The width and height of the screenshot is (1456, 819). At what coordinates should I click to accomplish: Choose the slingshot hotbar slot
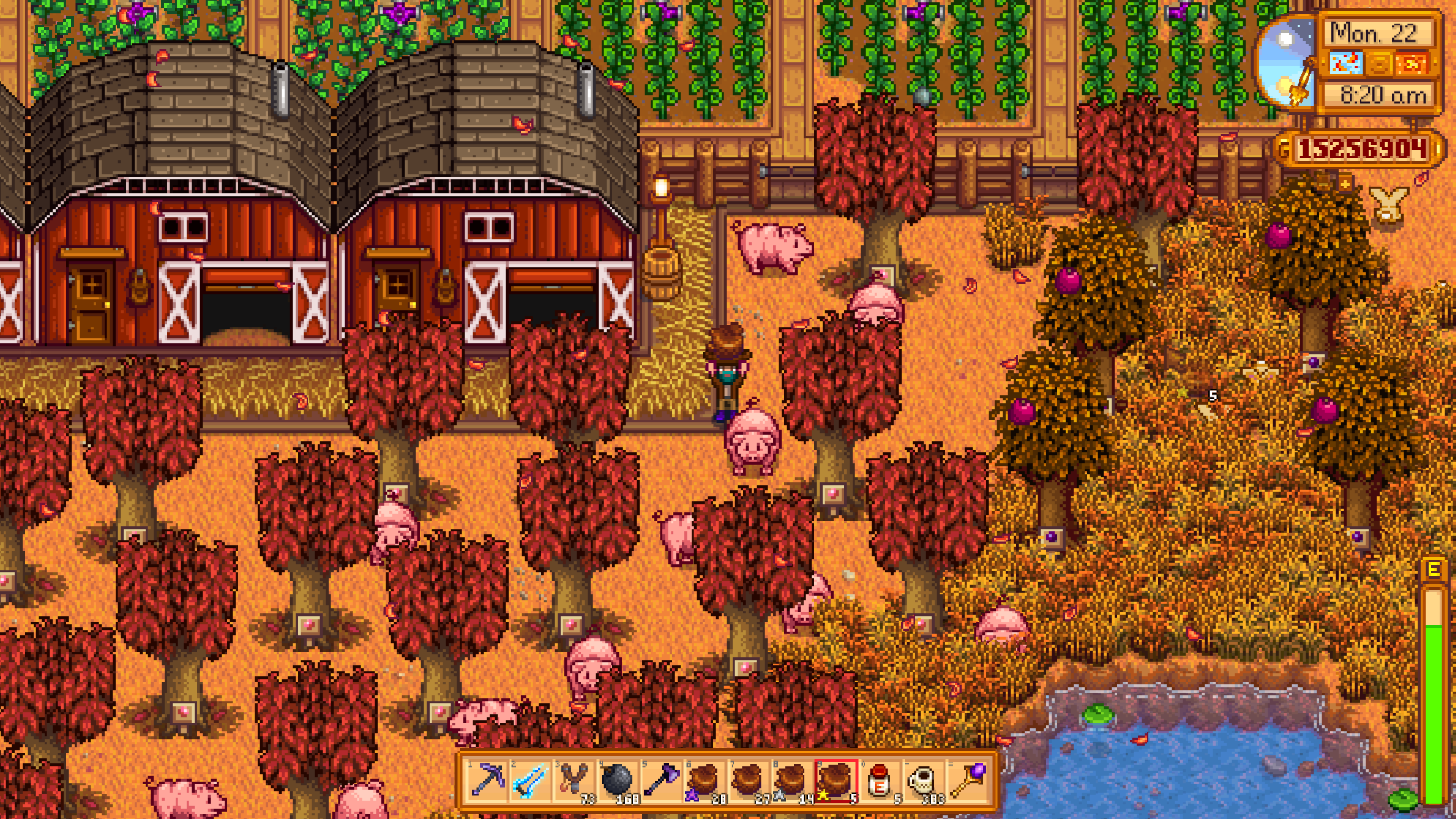(575, 781)
